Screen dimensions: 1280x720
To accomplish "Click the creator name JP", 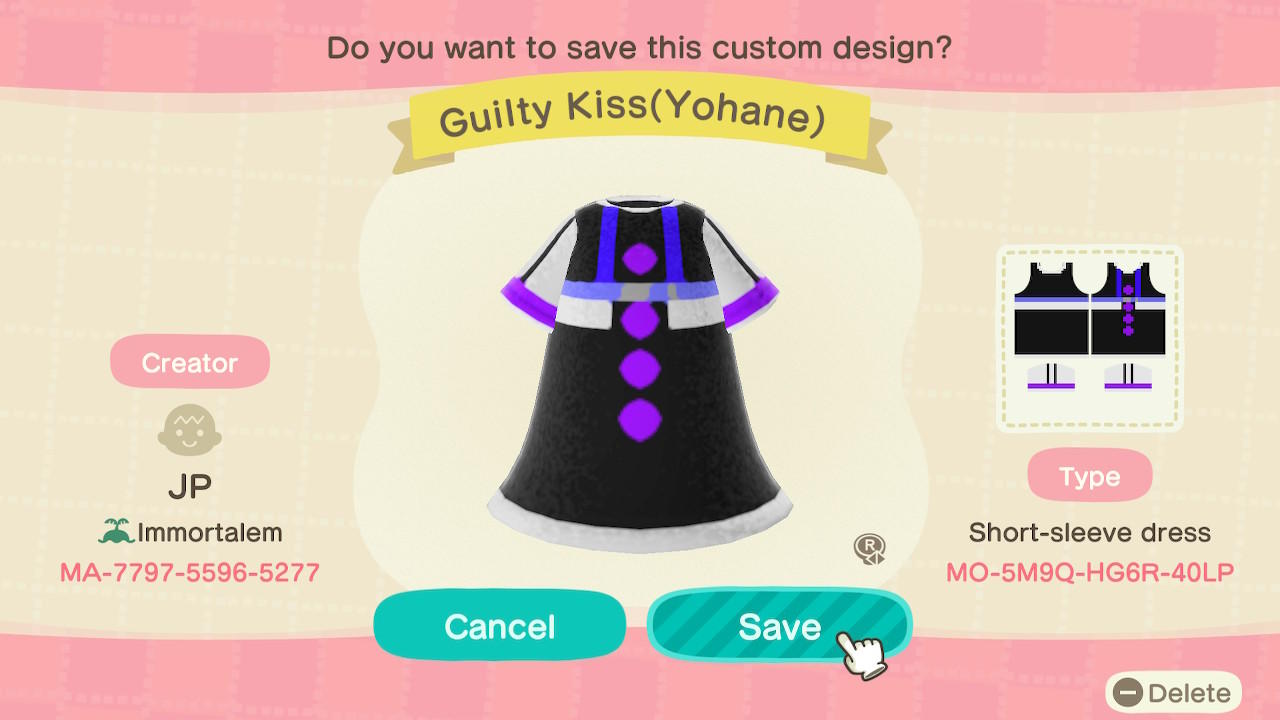I will [190, 484].
